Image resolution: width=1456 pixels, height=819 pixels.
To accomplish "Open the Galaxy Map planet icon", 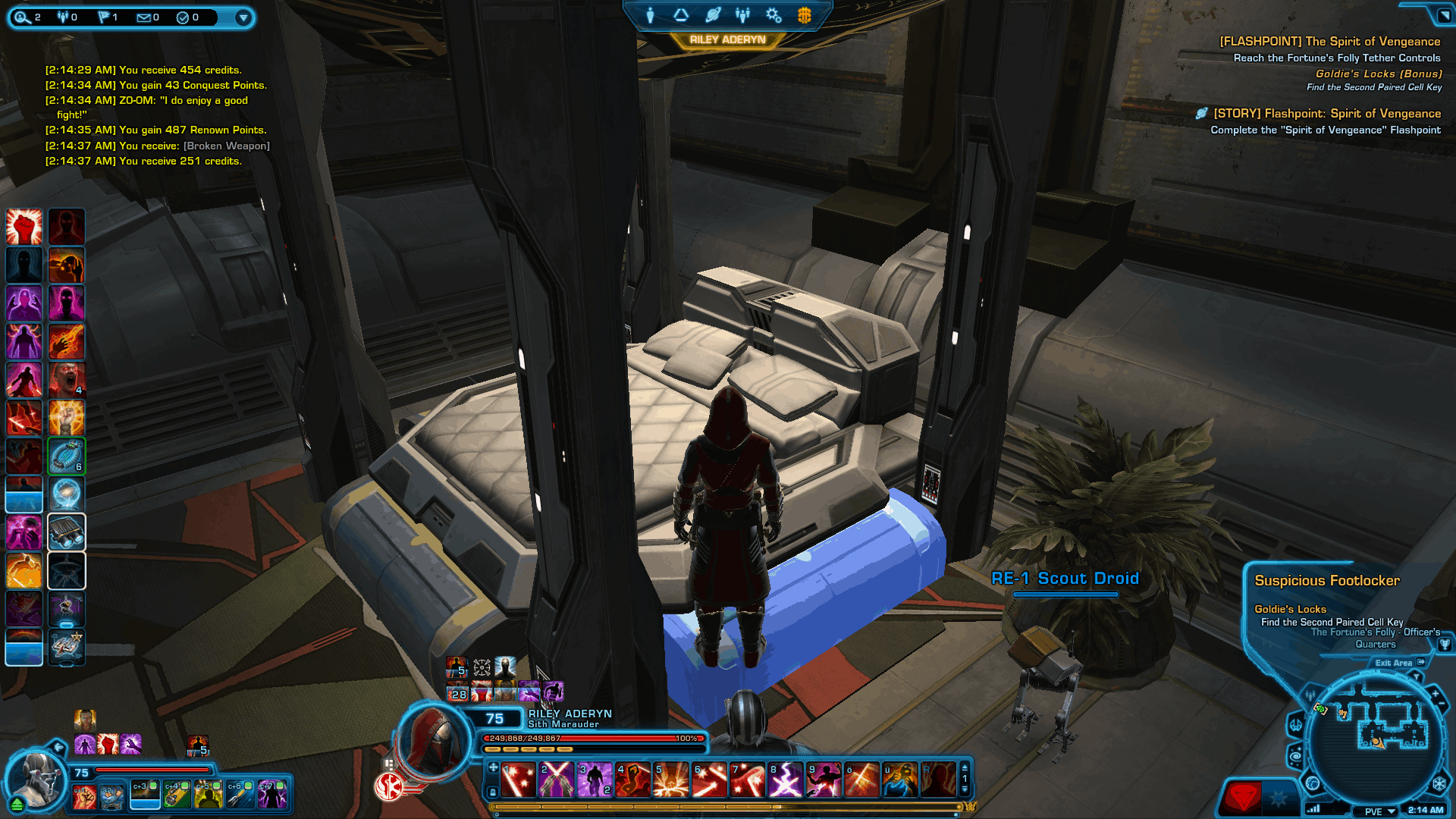I will (711, 14).
